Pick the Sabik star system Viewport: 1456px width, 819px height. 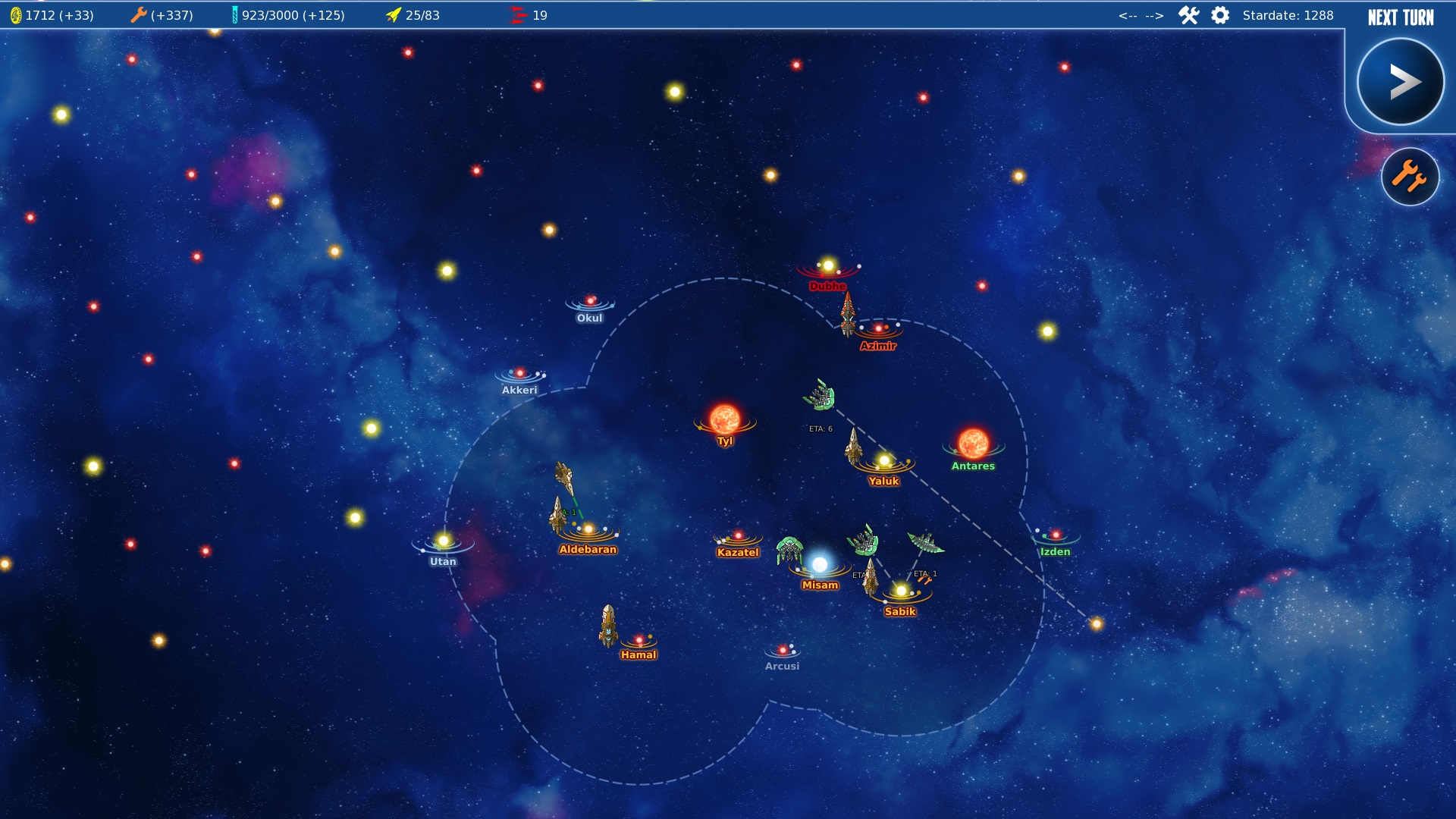901,591
